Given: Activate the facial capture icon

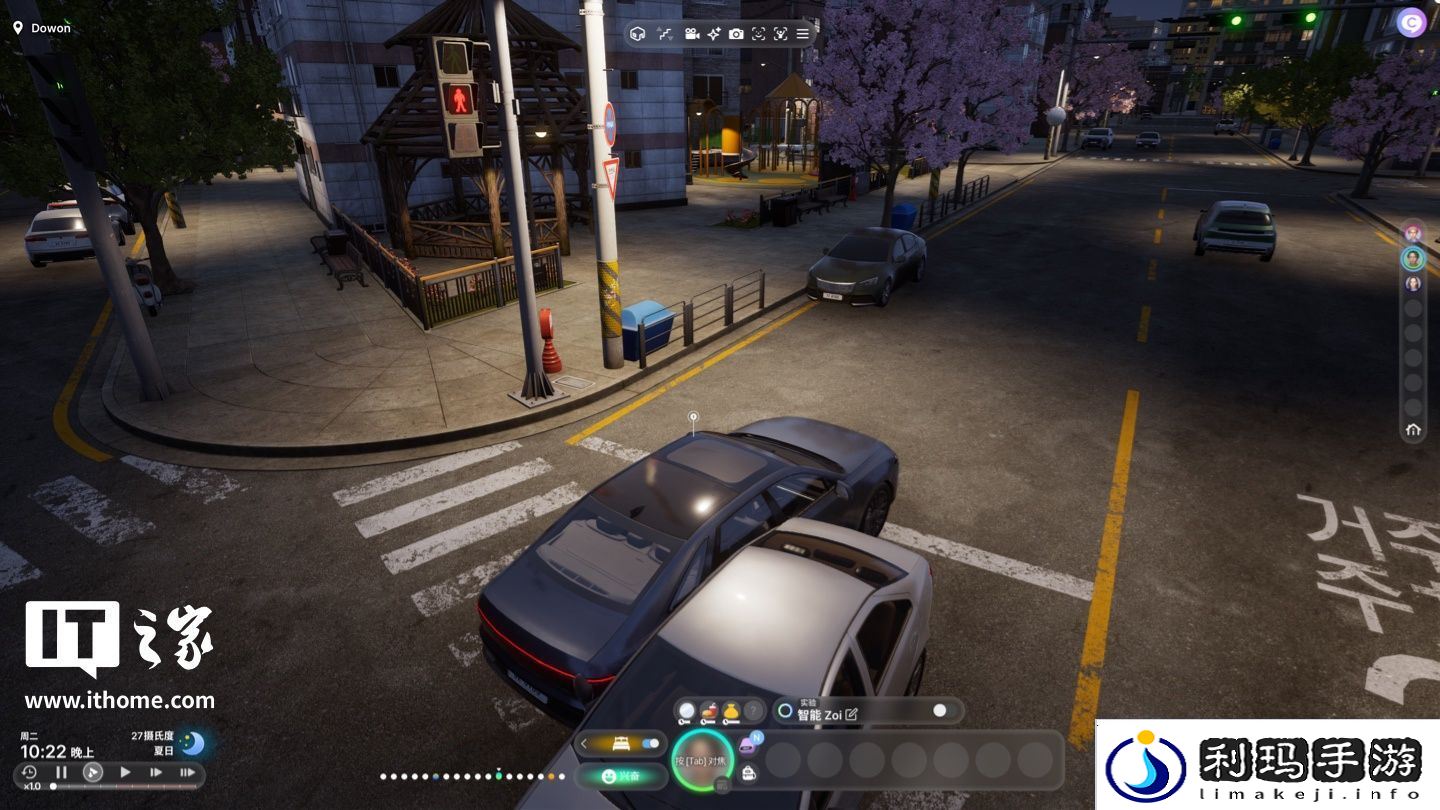Looking at the screenshot, I should point(758,34).
